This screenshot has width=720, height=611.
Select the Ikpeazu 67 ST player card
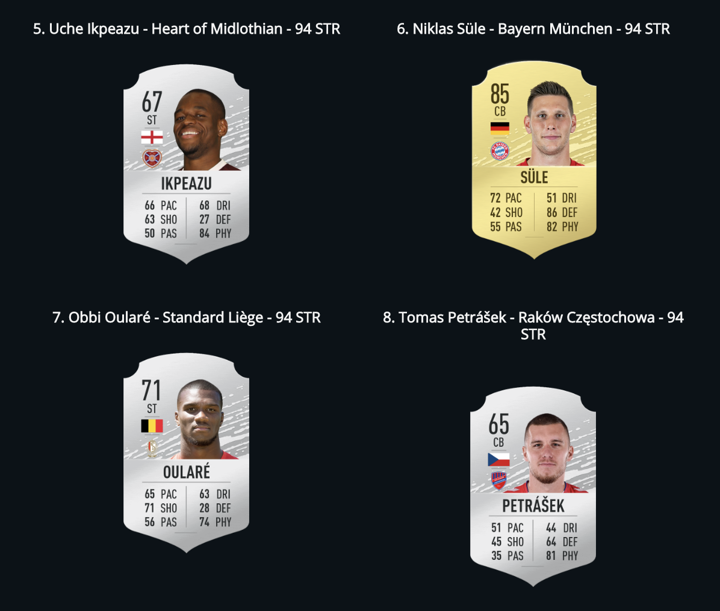pos(186,163)
